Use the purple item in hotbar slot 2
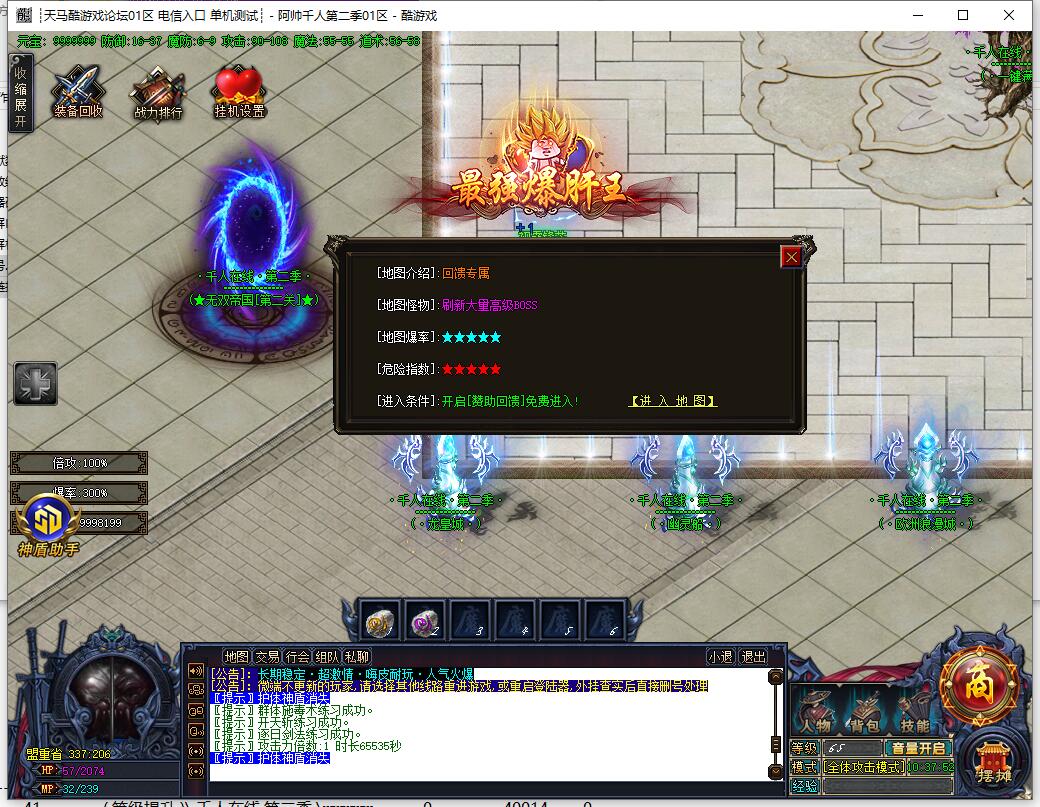This screenshot has height=807, width=1040. 425,621
